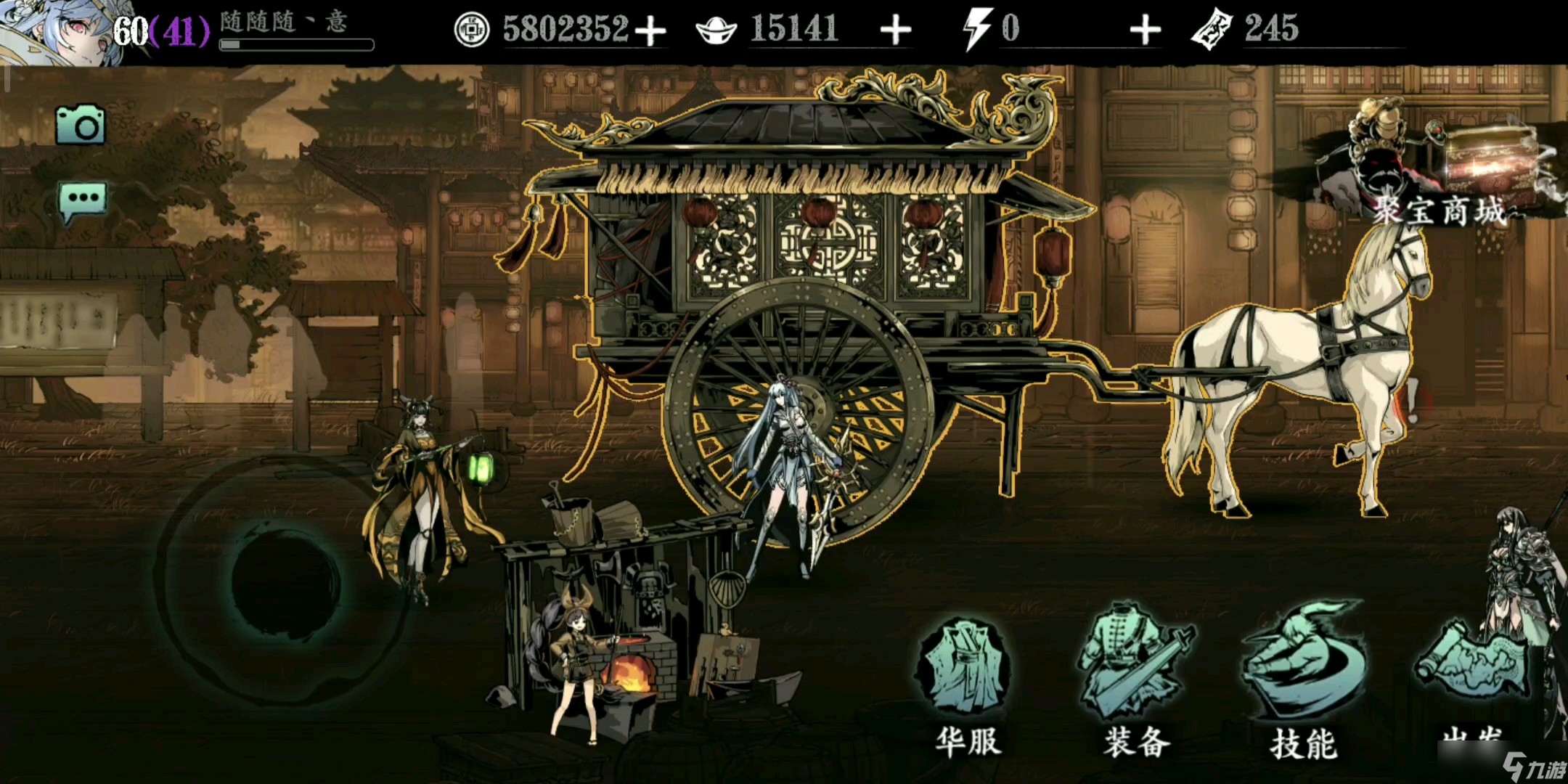Tap the plus next to stamina 0
The width and height of the screenshot is (1568, 784).
pyautogui.click(x=1145, y=29)
